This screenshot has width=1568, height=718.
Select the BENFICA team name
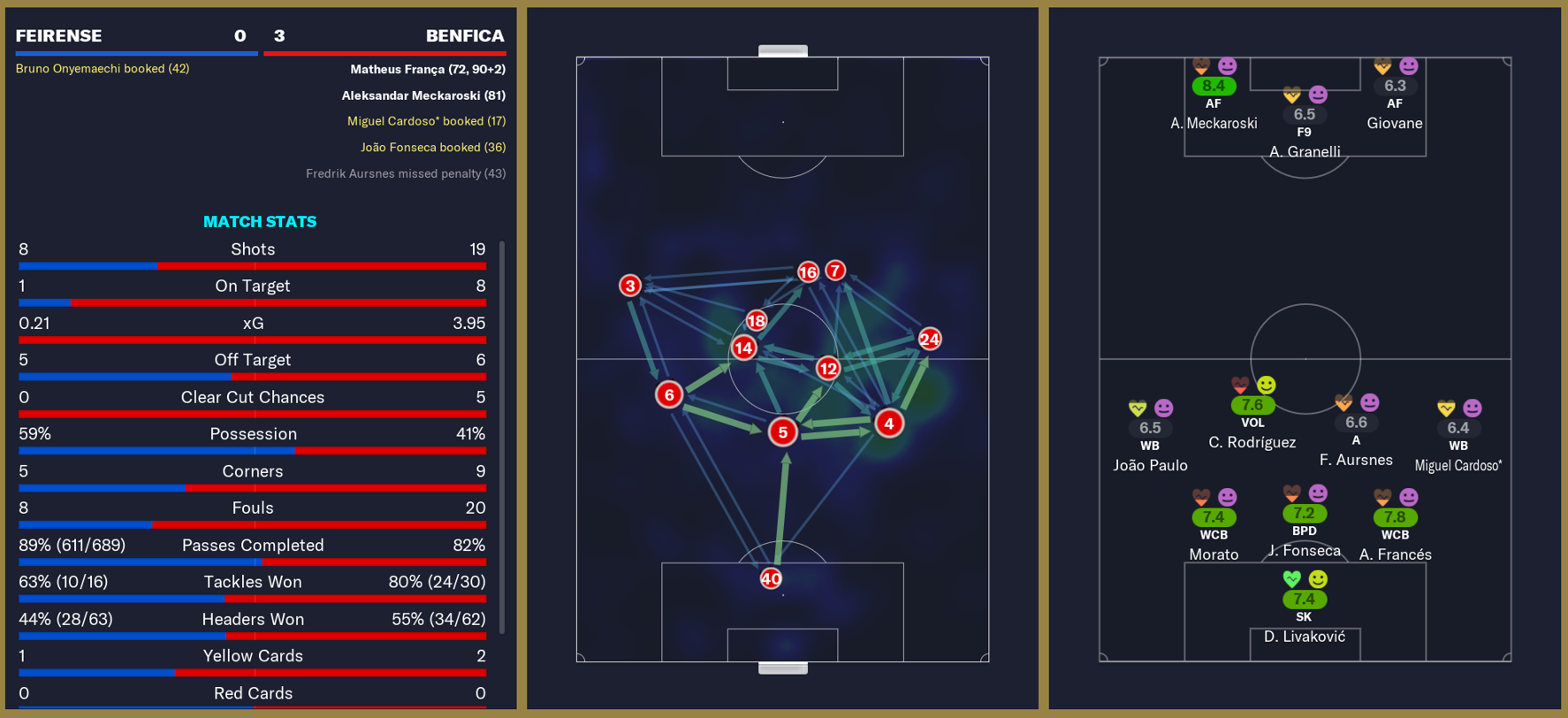[x=464, y=36]
